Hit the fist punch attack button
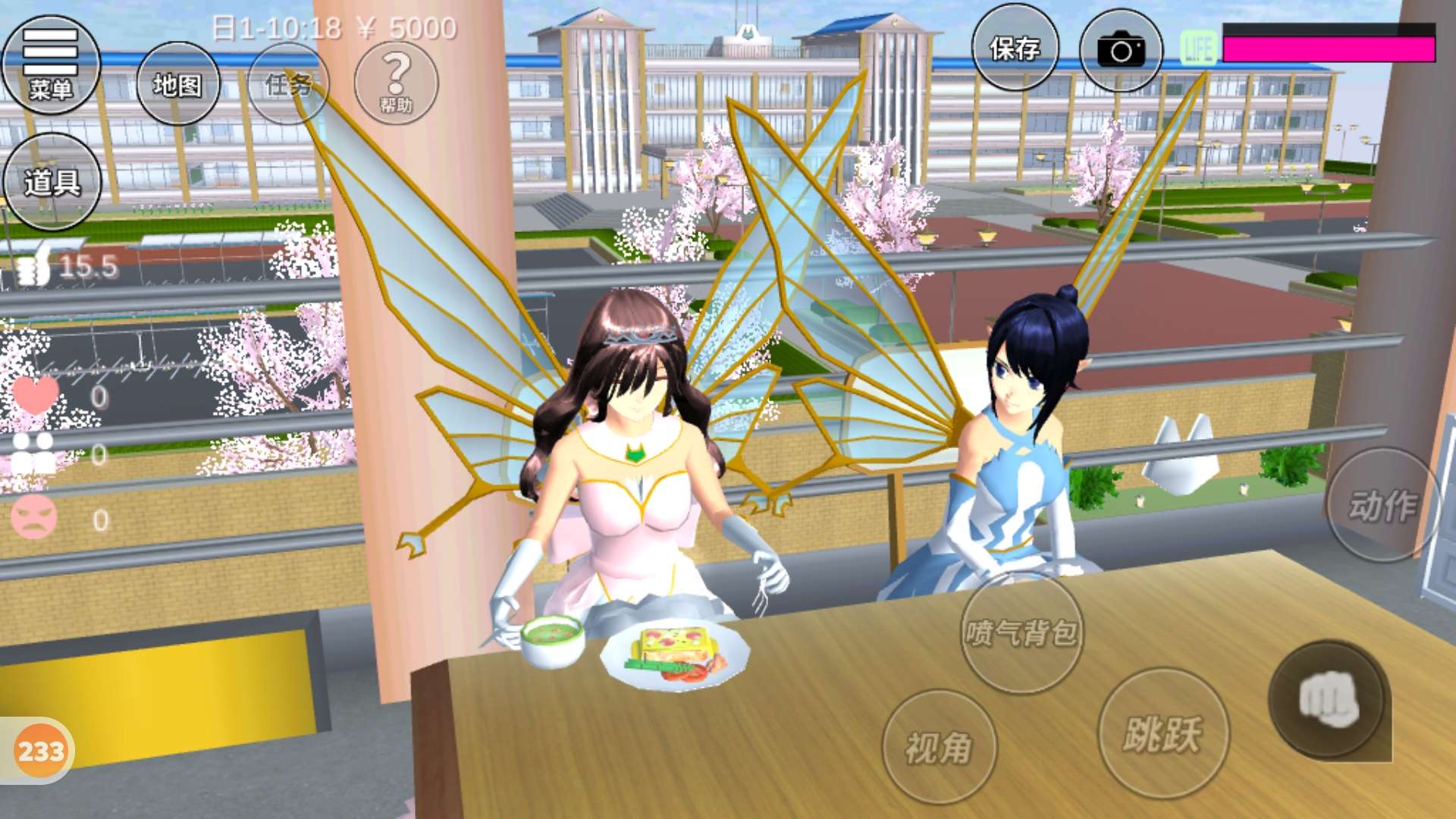Image resolution: width=1456 pixels, height=819 pixels. 1328,700
